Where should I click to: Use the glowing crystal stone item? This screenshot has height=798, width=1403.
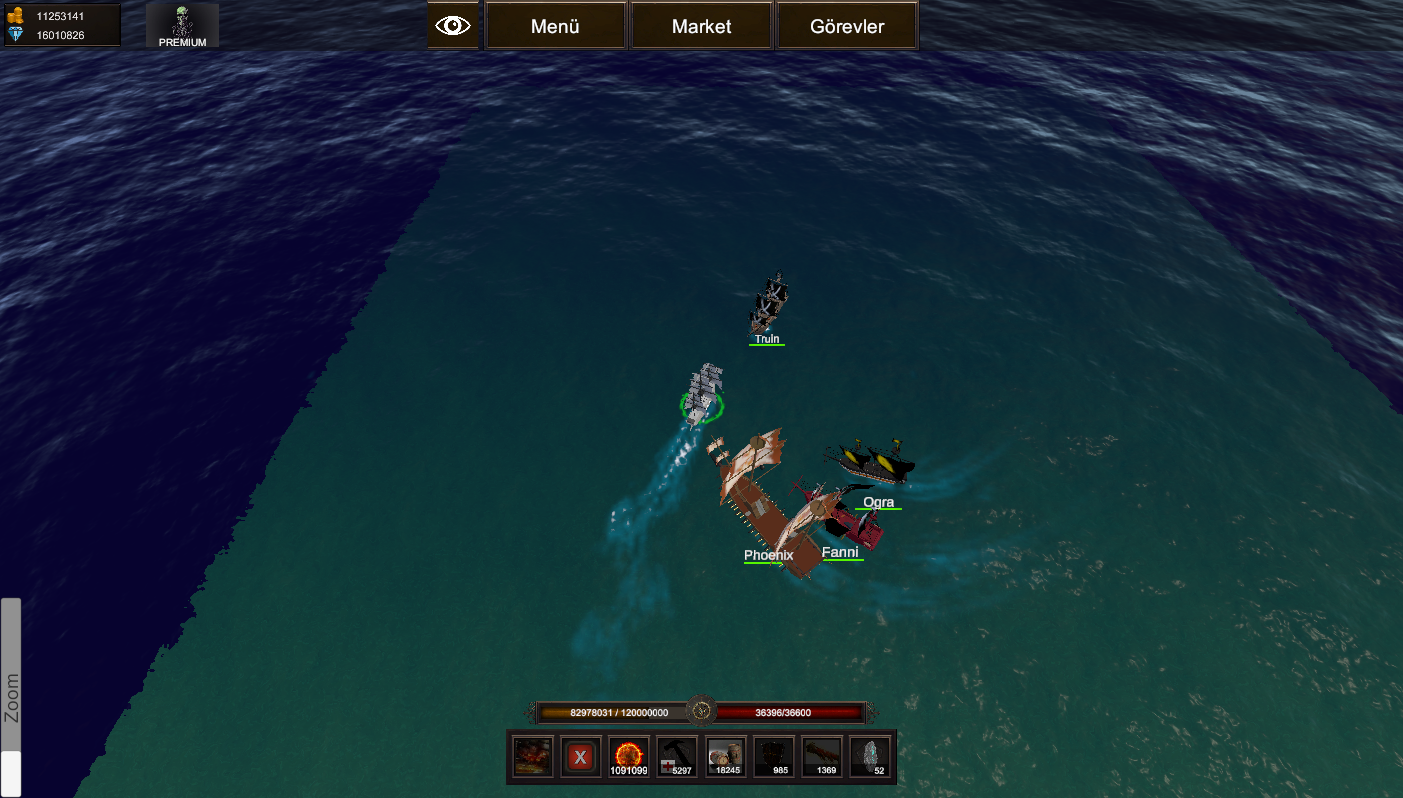[x=871, y=757]
